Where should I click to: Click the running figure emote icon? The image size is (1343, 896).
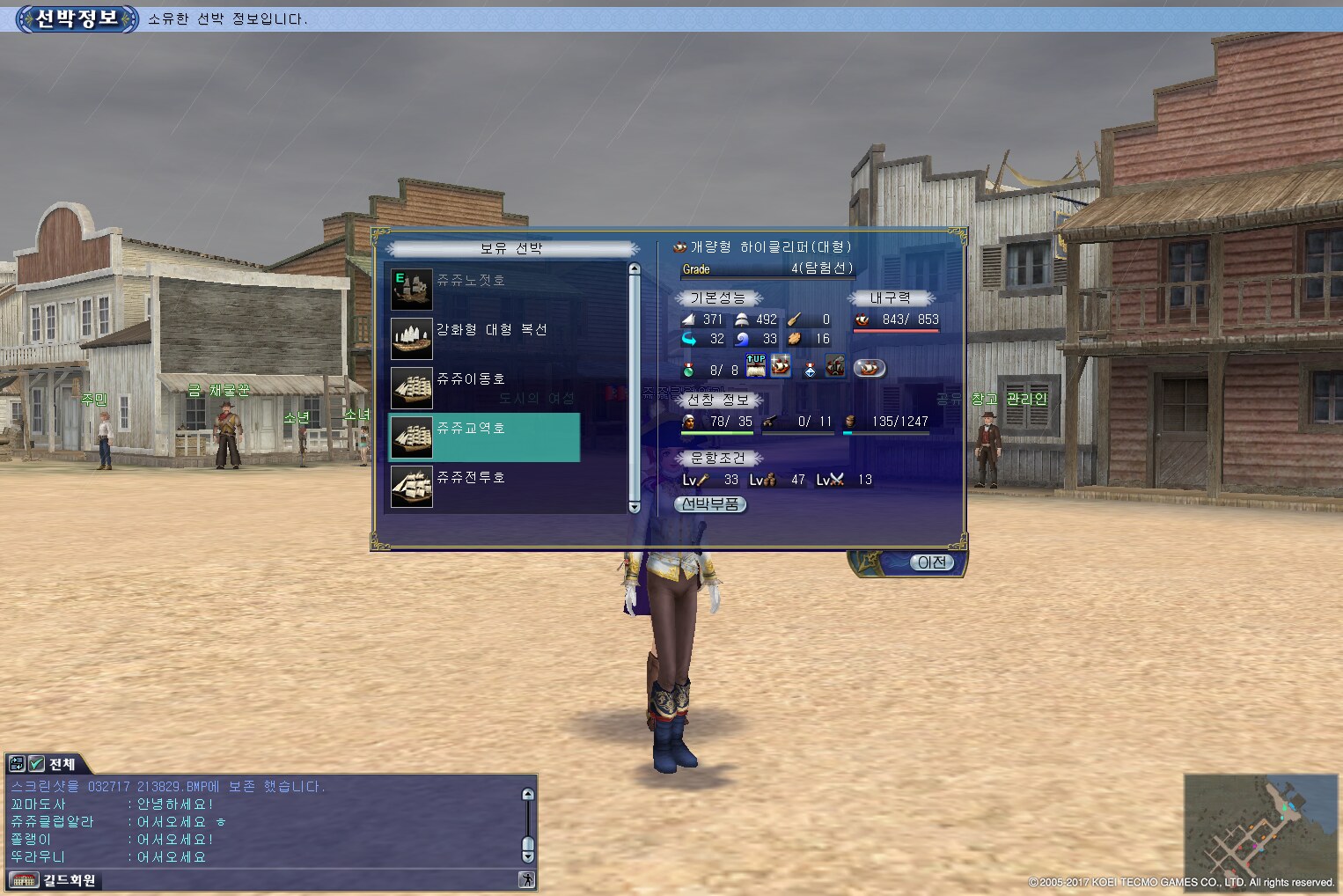tap(526, 879)
